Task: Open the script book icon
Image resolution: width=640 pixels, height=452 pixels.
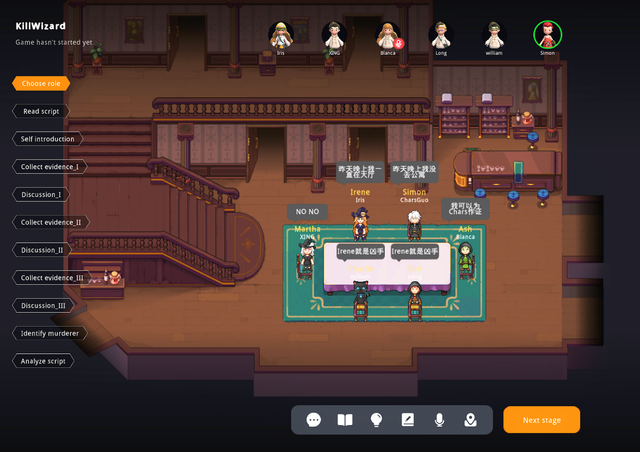Action: click(x=345, y=420)
